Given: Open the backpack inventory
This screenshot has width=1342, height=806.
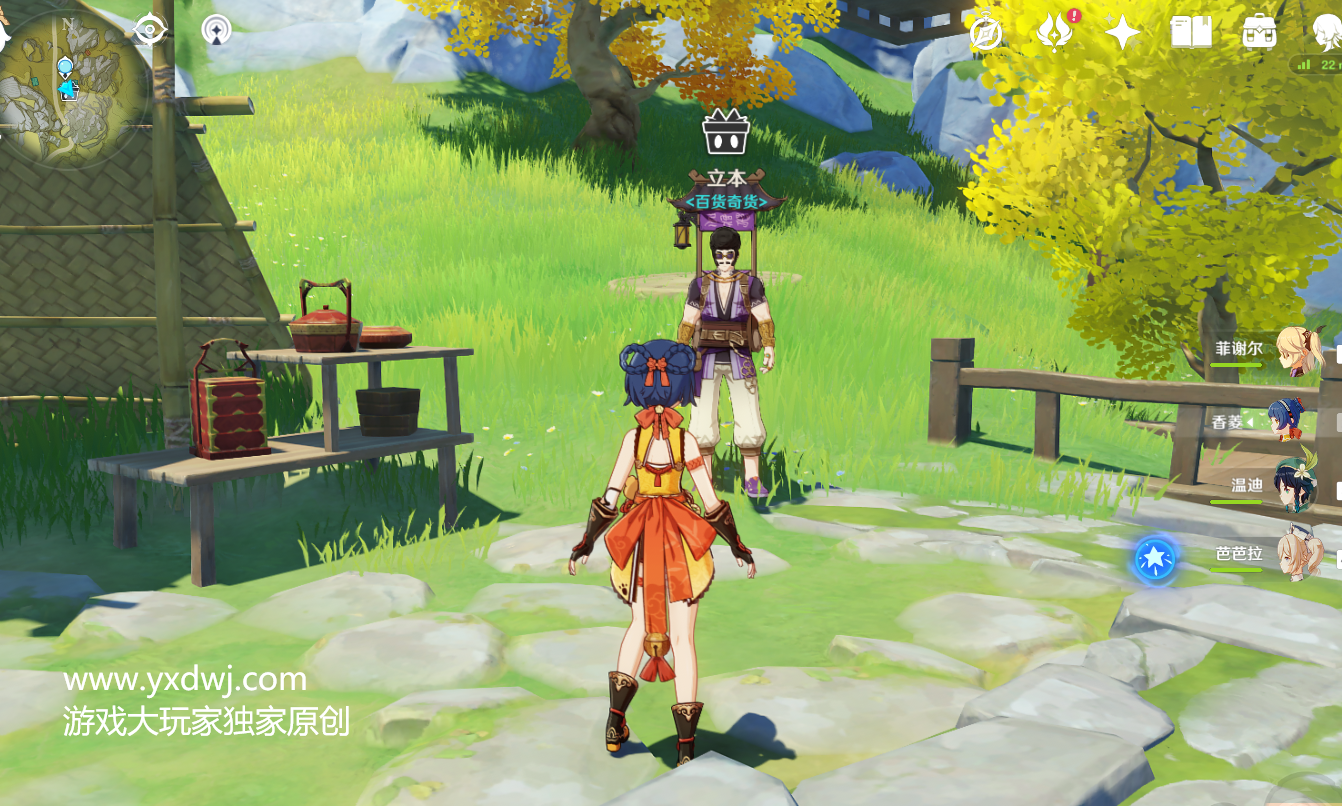Looking at the screenshot, I should [1259, 33].
